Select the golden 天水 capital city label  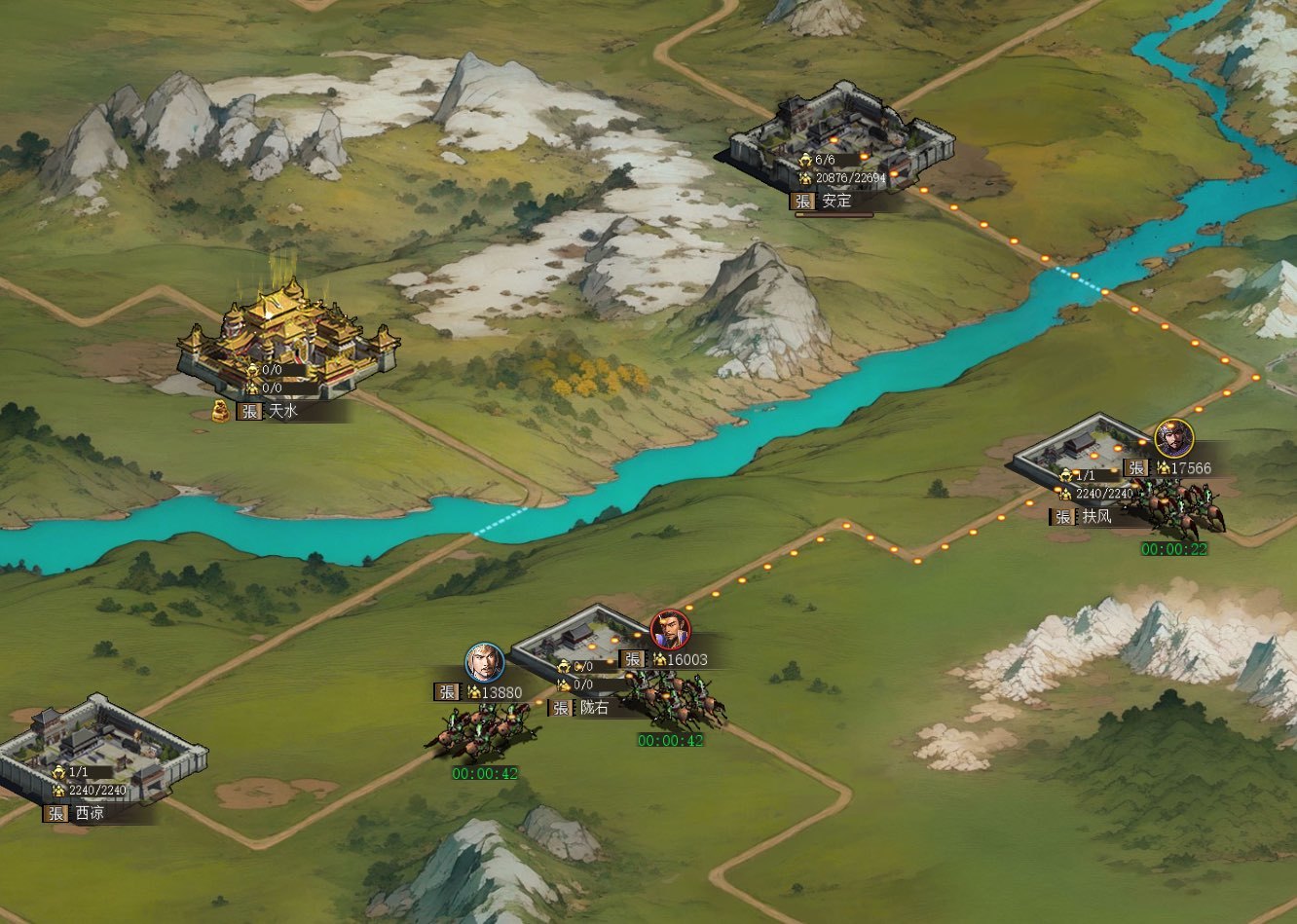(x=282, y=412)
